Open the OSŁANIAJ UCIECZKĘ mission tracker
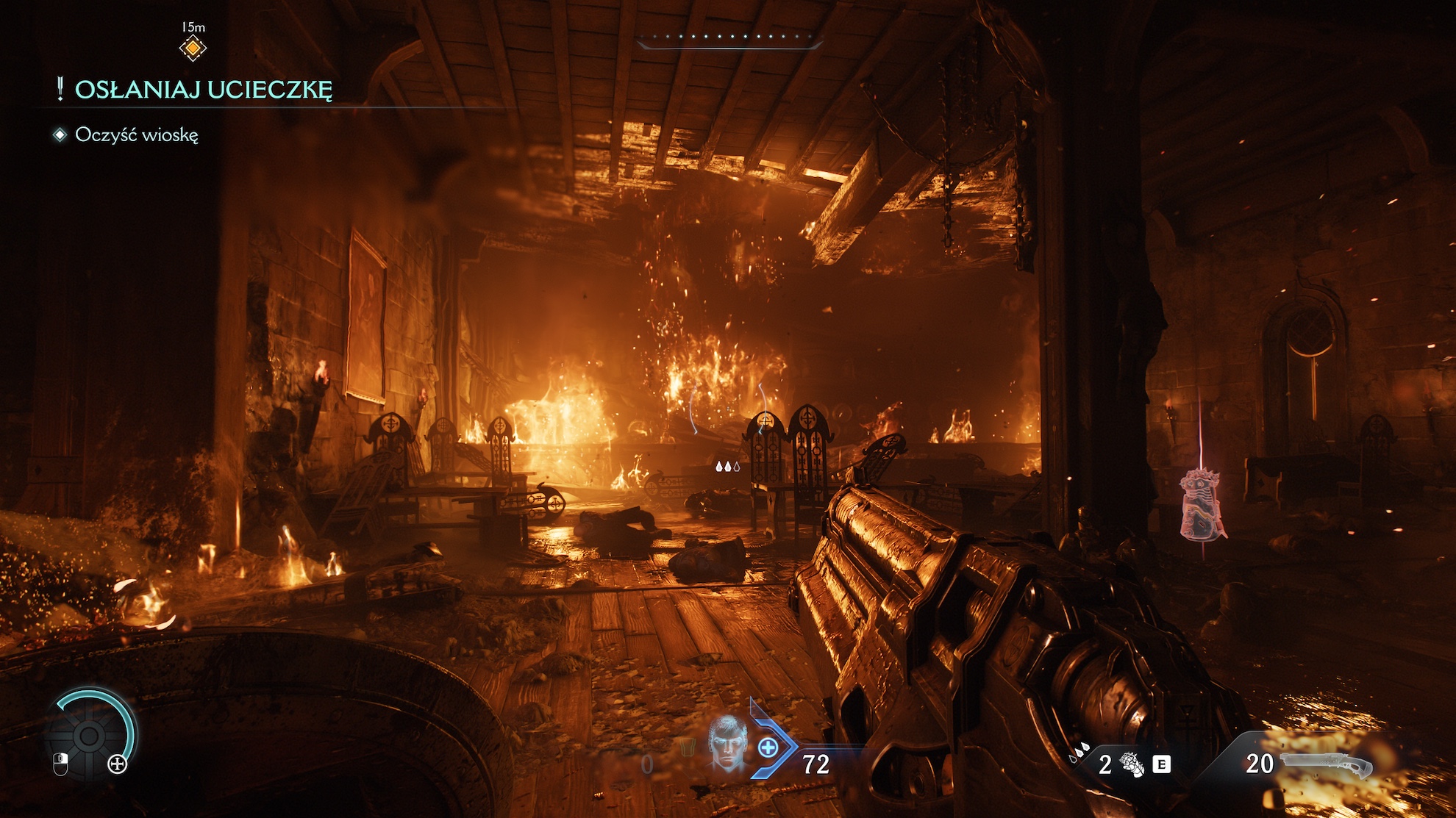 tap(203, 90)
